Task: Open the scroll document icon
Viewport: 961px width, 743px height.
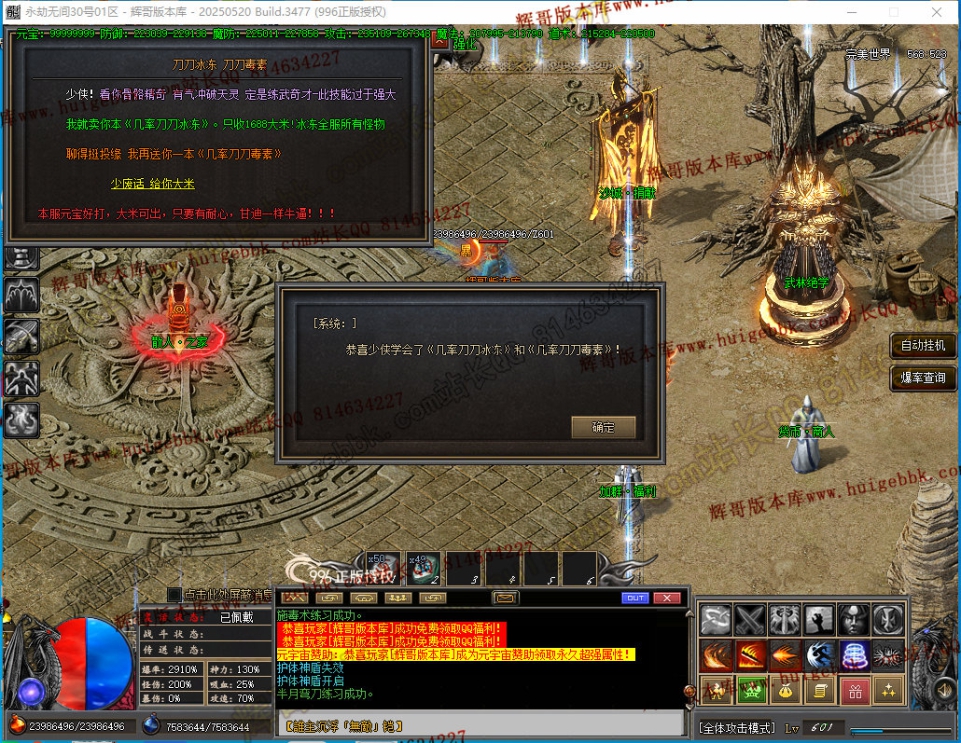Action: [820, 690]
